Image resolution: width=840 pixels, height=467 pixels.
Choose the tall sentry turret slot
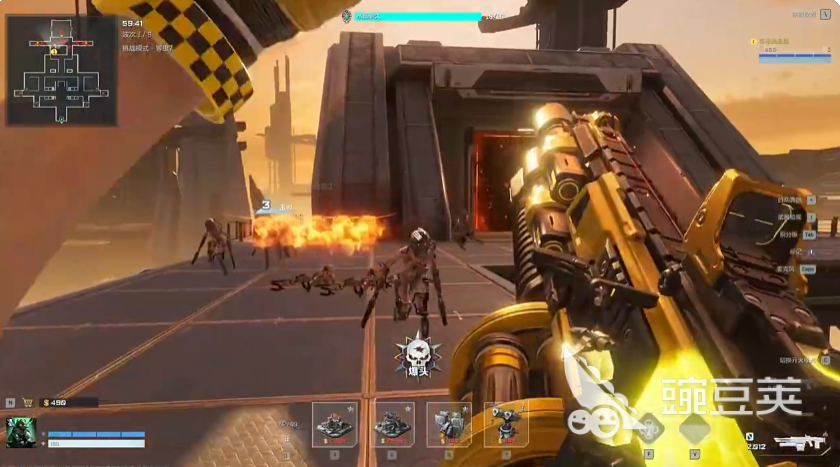[x=505, y=424]
